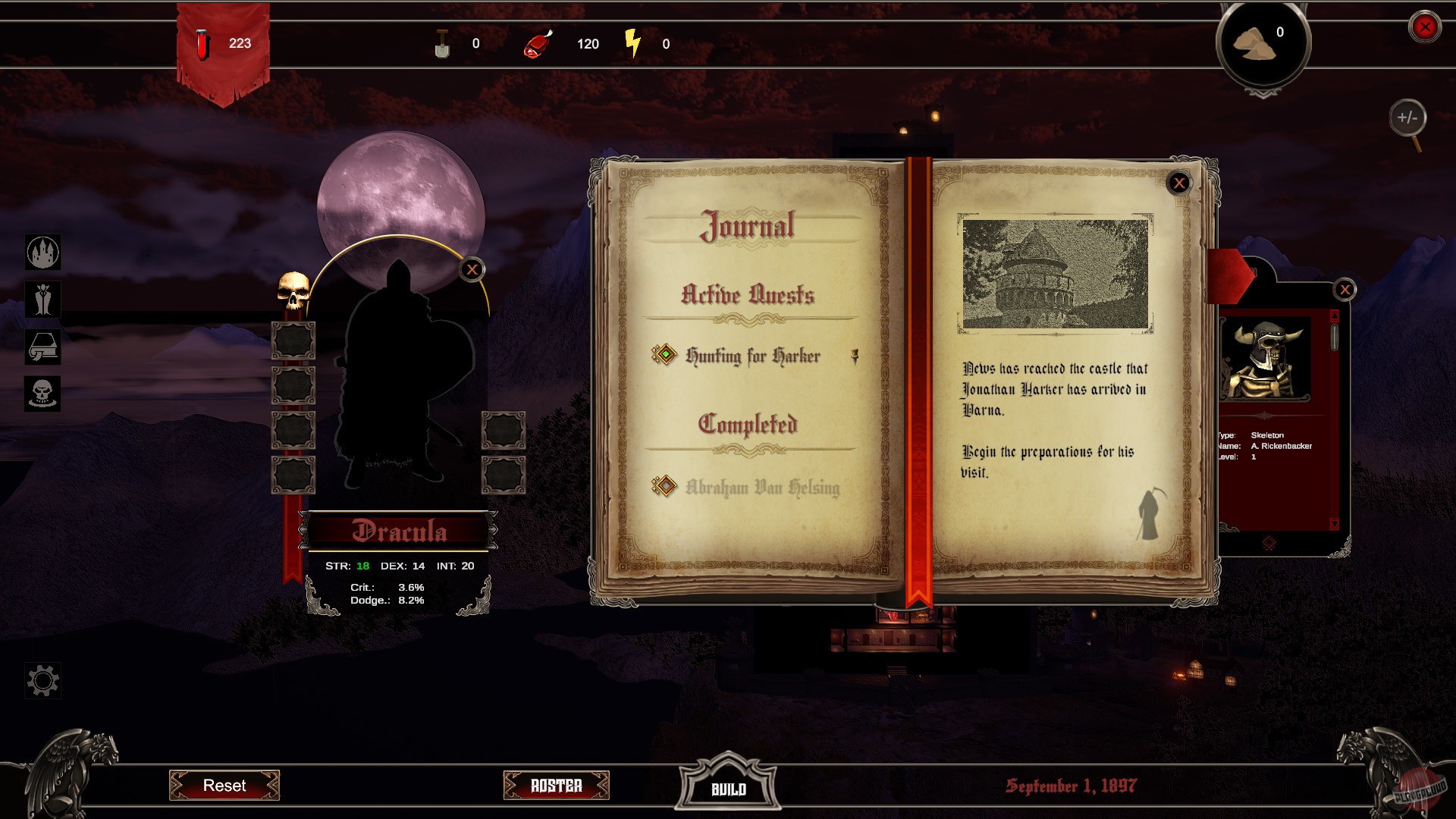Close the Dracula character panel

(x=472, y=269)
